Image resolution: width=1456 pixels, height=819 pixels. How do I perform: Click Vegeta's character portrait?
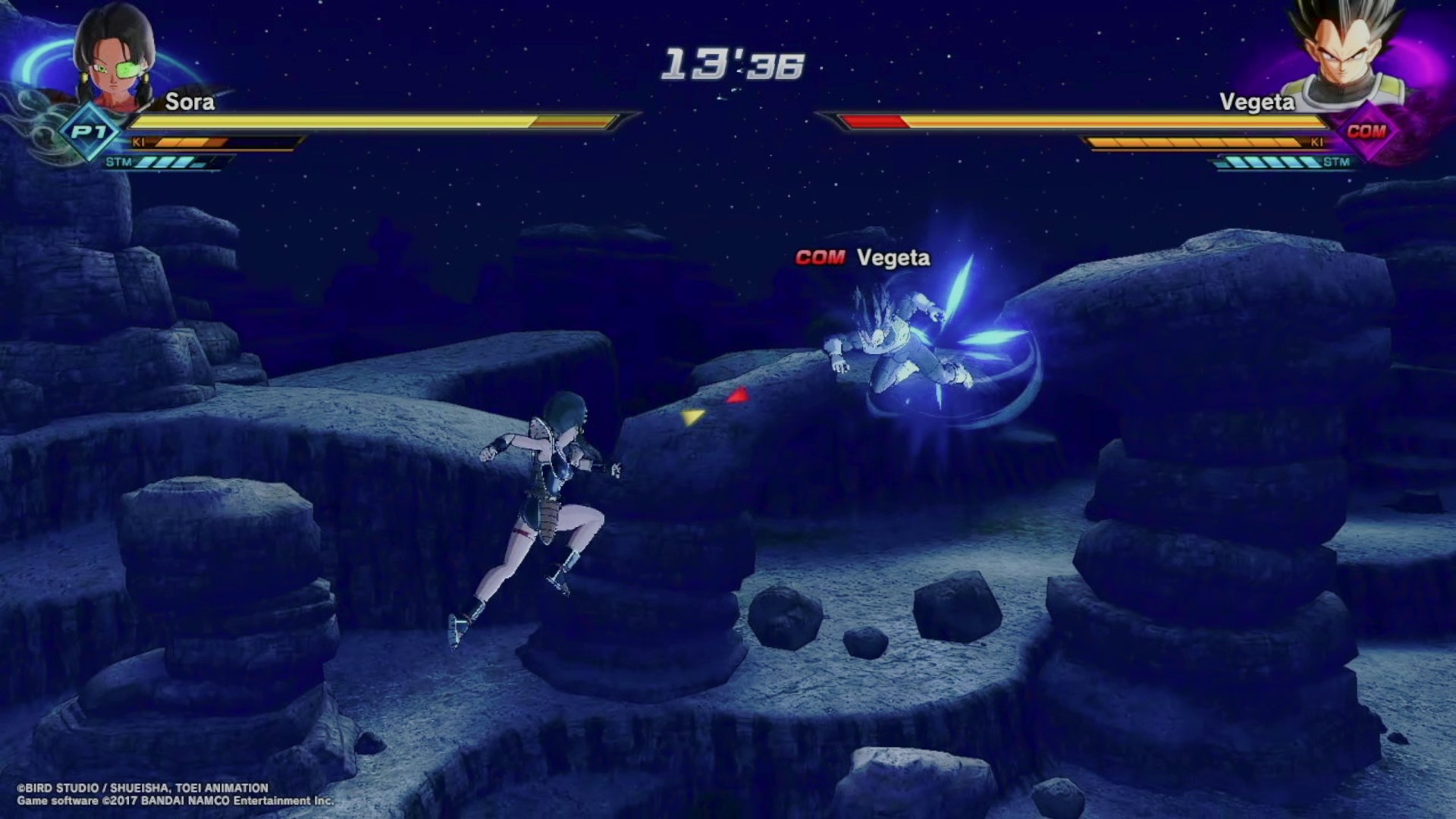1342,53
